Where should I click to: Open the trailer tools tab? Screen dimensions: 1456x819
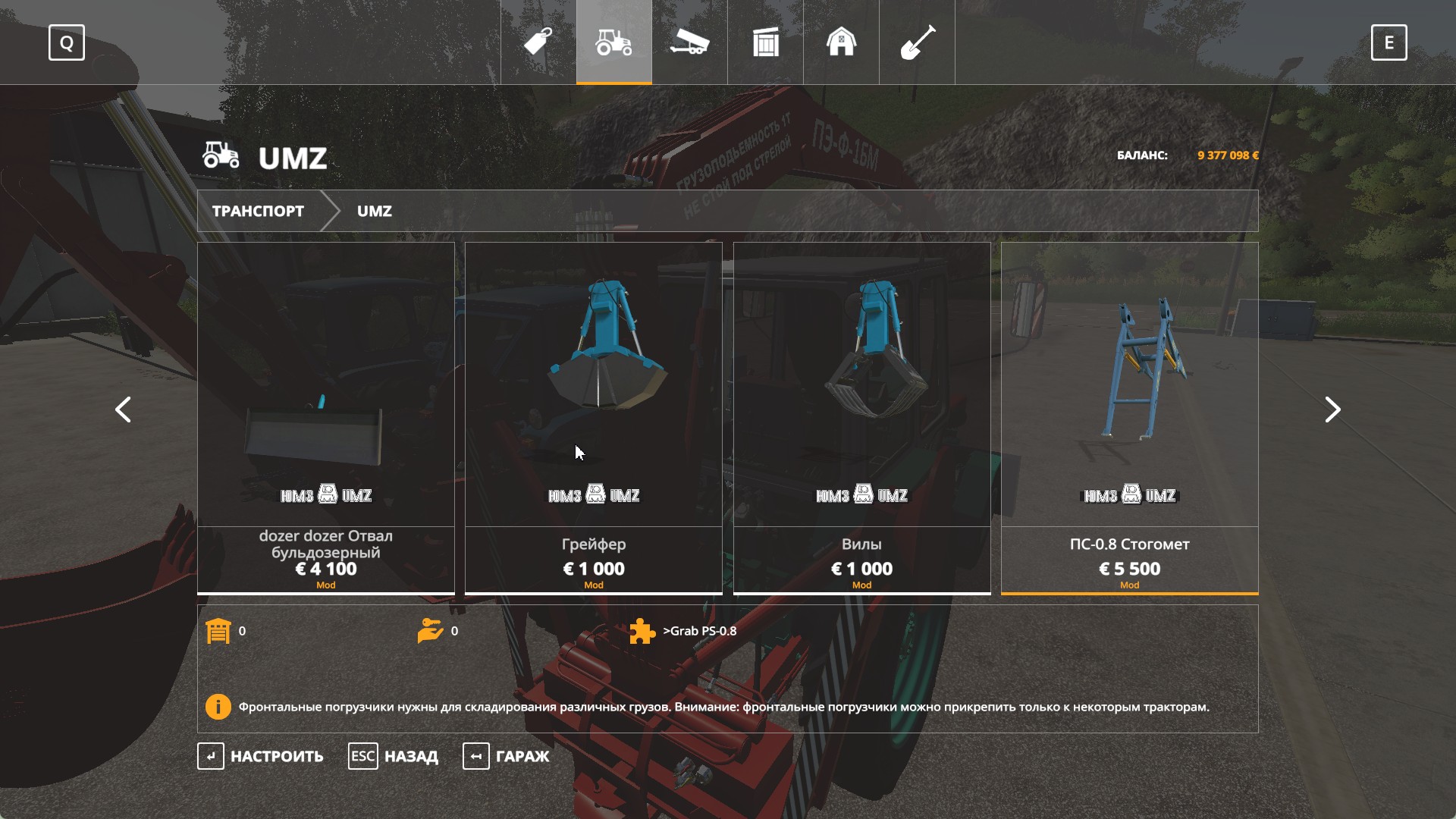(x=690, y=42)
